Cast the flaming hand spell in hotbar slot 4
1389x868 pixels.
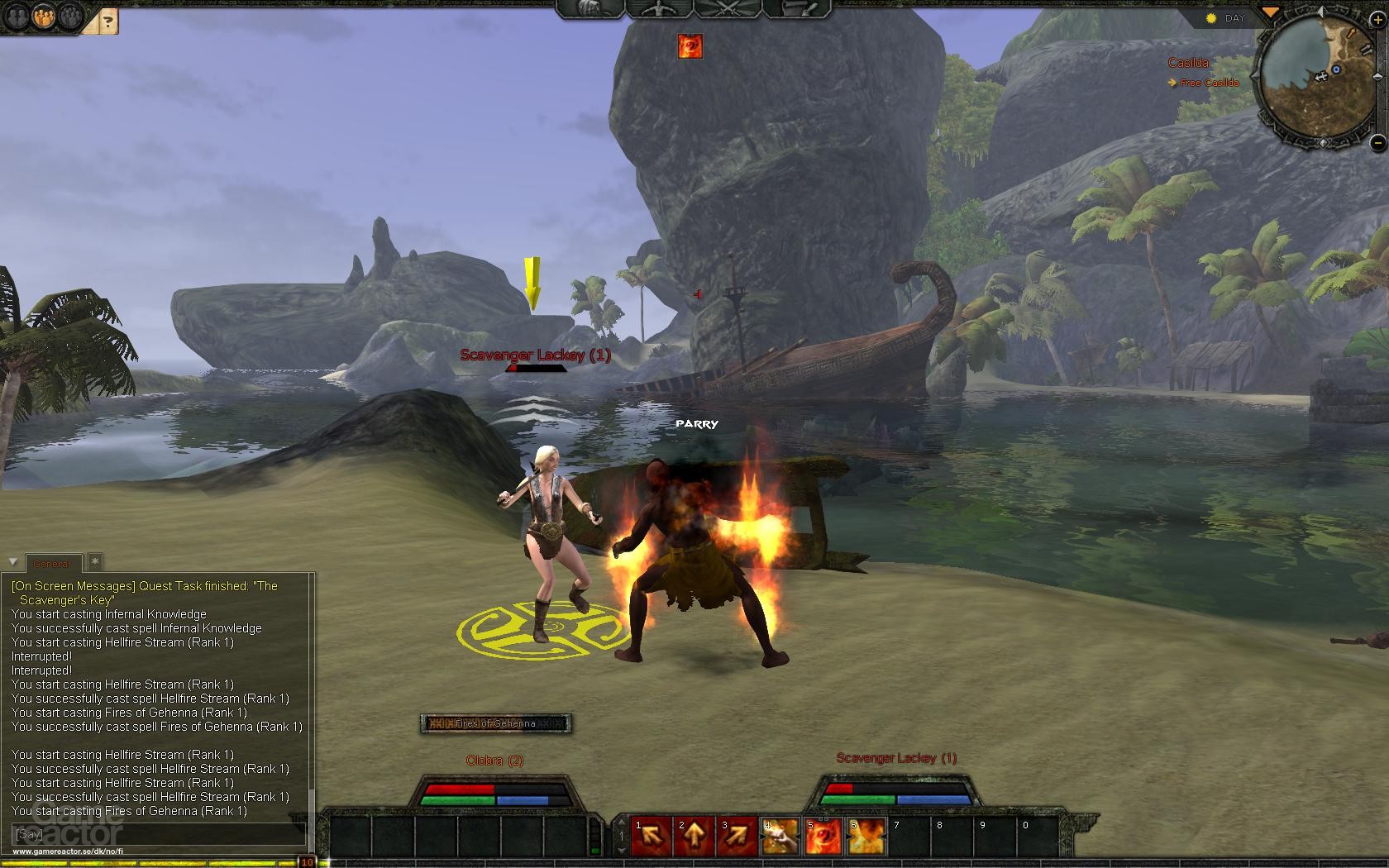click(781, 836)
